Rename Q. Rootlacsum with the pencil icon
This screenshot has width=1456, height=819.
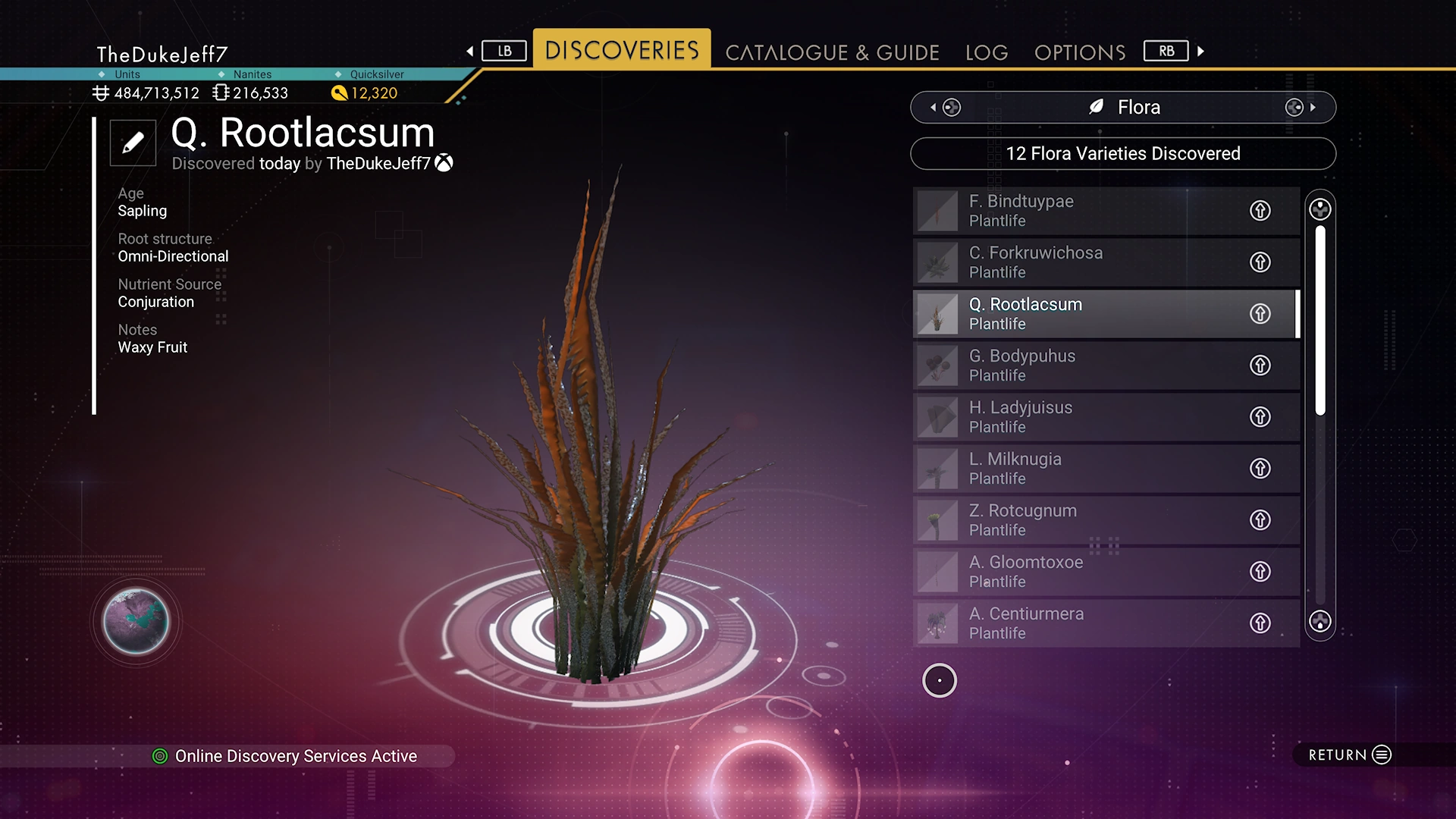pyautogui.click(x=133, y=143)
